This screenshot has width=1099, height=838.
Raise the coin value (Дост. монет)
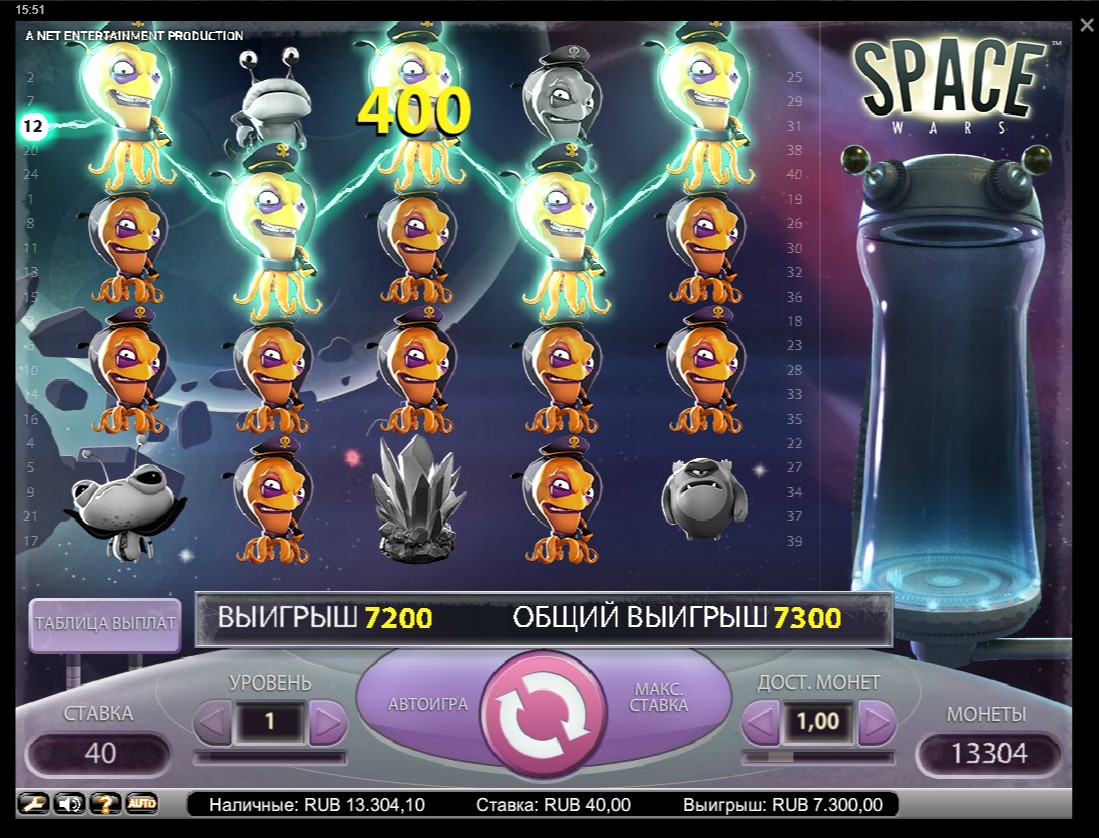[x=876, y=721]
